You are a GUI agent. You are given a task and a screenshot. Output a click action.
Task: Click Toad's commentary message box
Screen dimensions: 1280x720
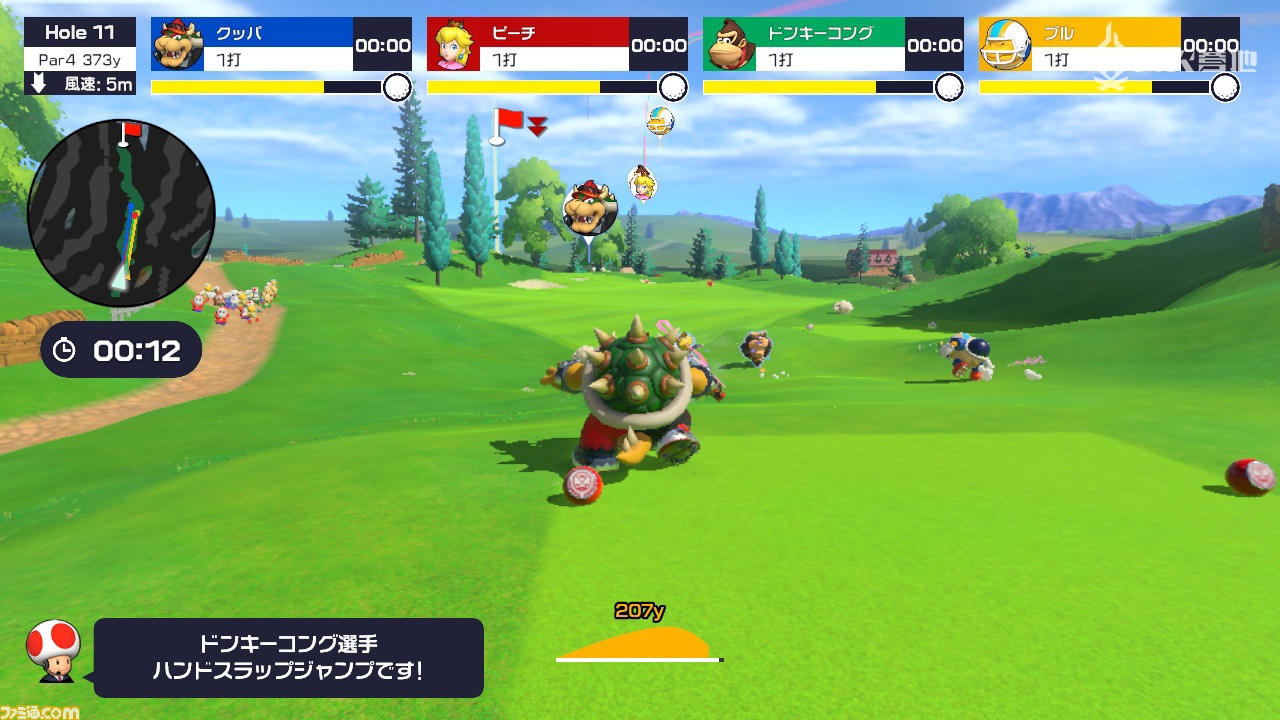pos(288,657)
